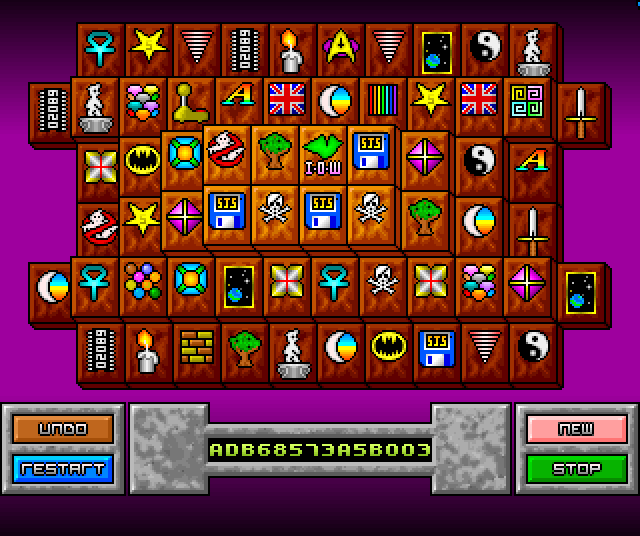Viewport: 640px width, 536px height.
Task: Pick the brick wall tile
Action: [x=195, y=347]
